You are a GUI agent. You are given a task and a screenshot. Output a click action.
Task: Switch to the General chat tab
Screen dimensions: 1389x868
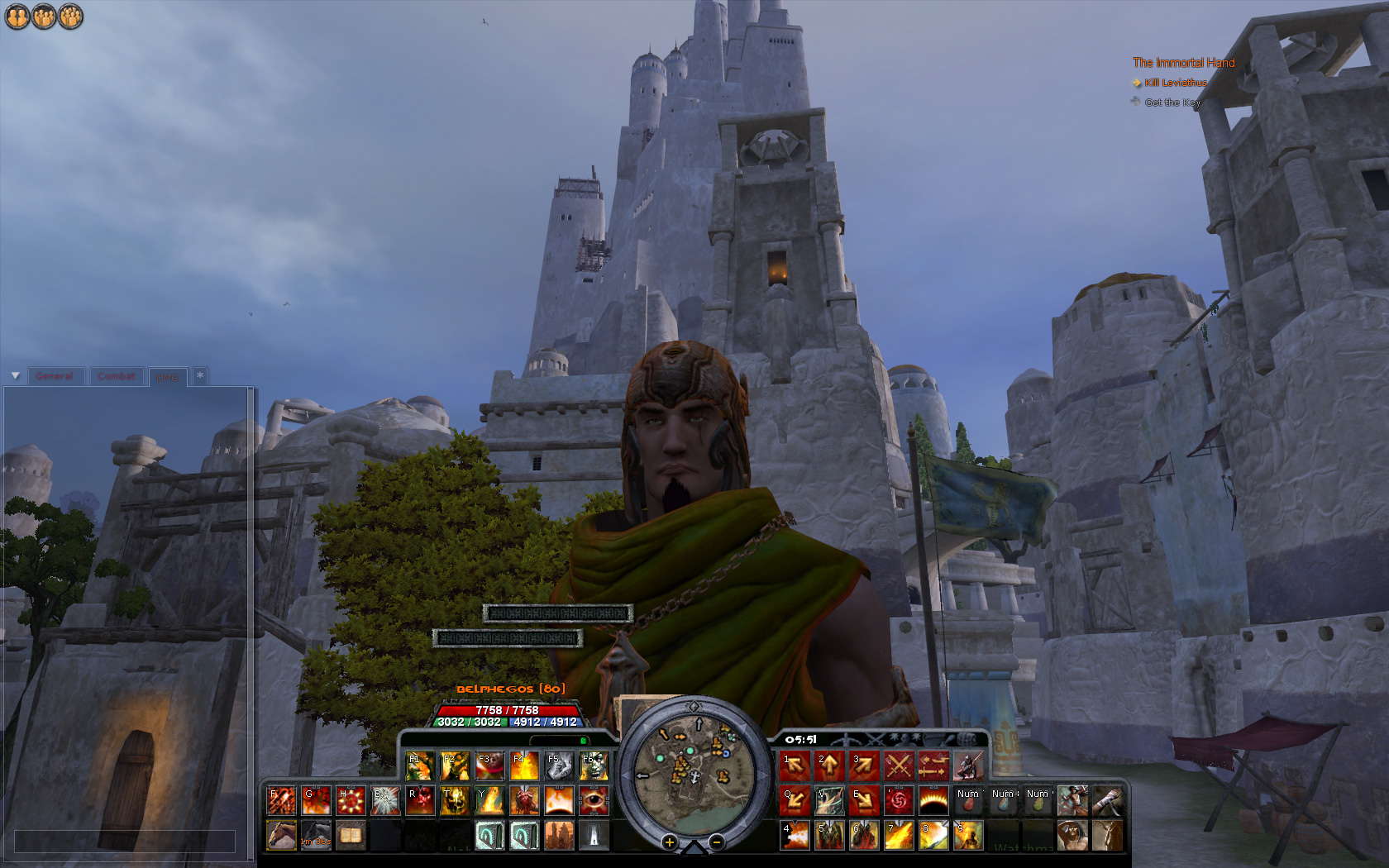pos(55,376)
